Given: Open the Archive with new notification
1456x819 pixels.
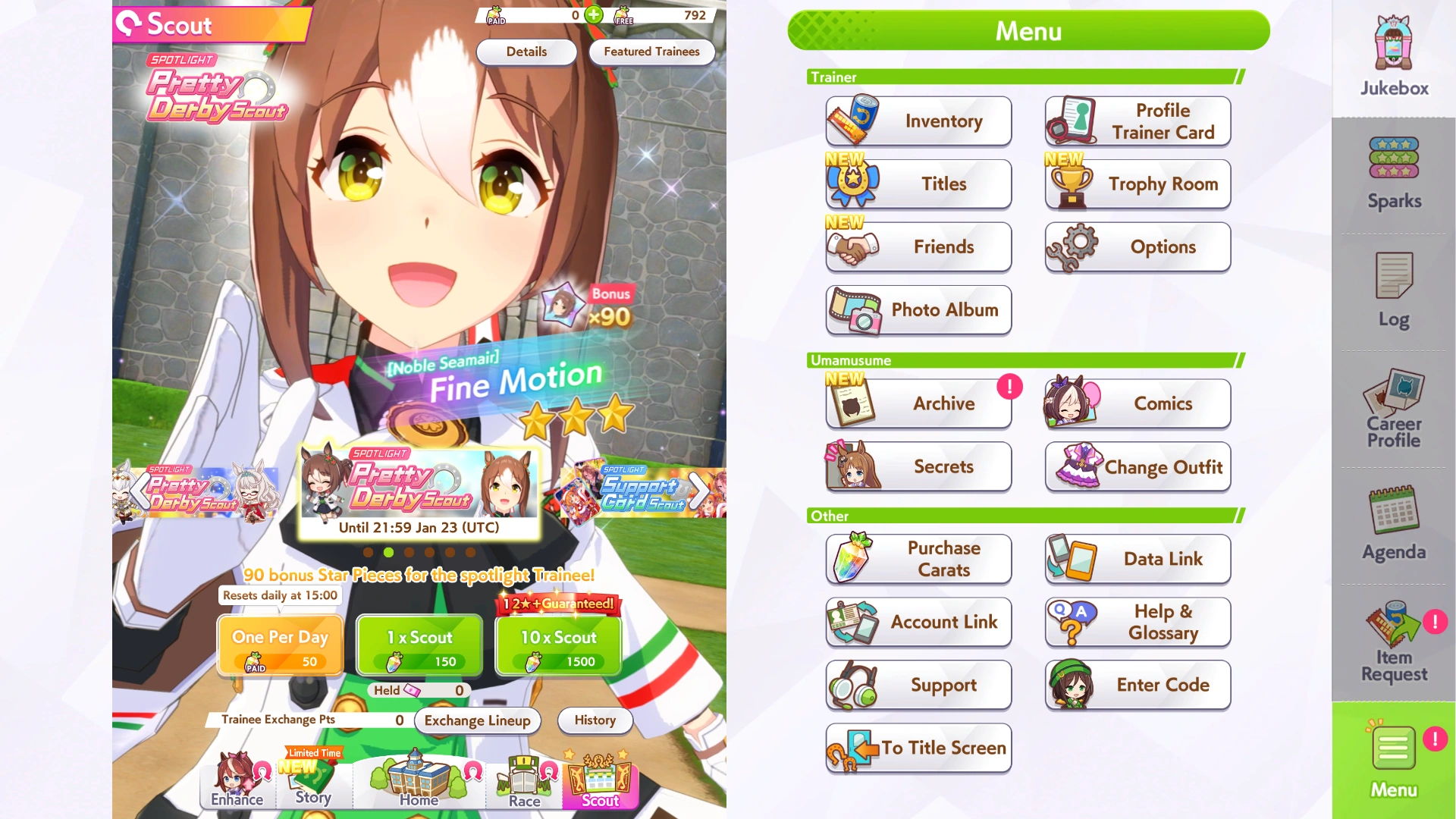Looking at the screenshot, I should pyautogui.click(x=918, y=403).
